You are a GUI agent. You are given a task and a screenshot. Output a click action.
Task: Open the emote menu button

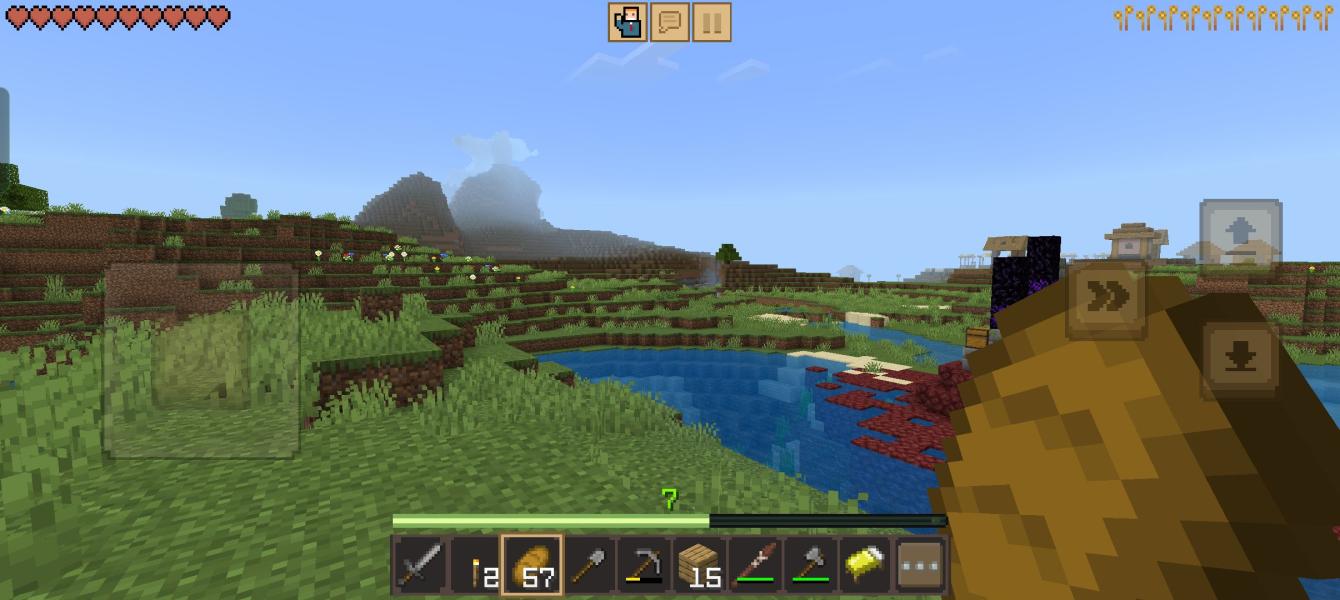click(628, 22)
